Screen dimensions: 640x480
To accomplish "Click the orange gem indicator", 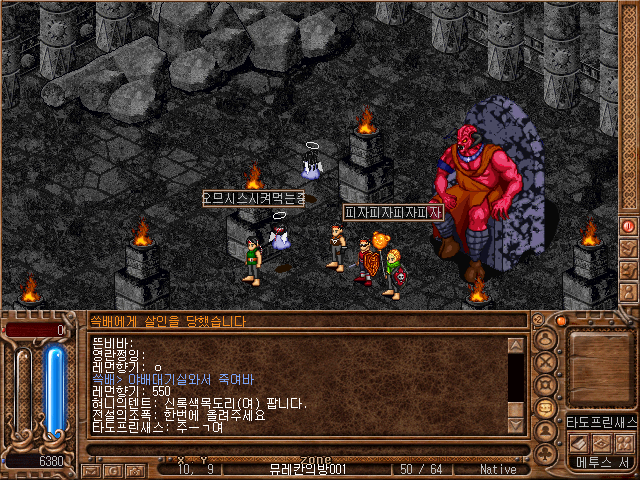I will [x=561, y=321].
